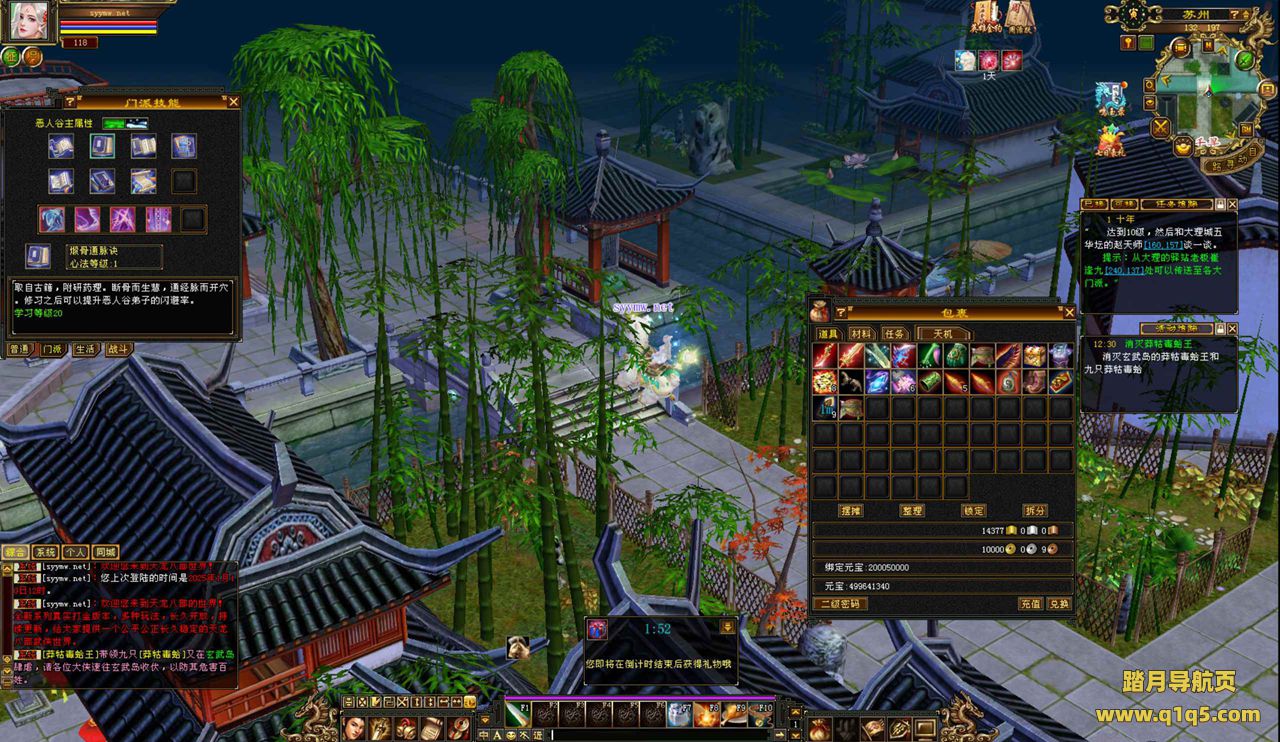This screenshot has width=1280, height=742.
Task: Select the 天机 bag tab
Action: (943, 334)
